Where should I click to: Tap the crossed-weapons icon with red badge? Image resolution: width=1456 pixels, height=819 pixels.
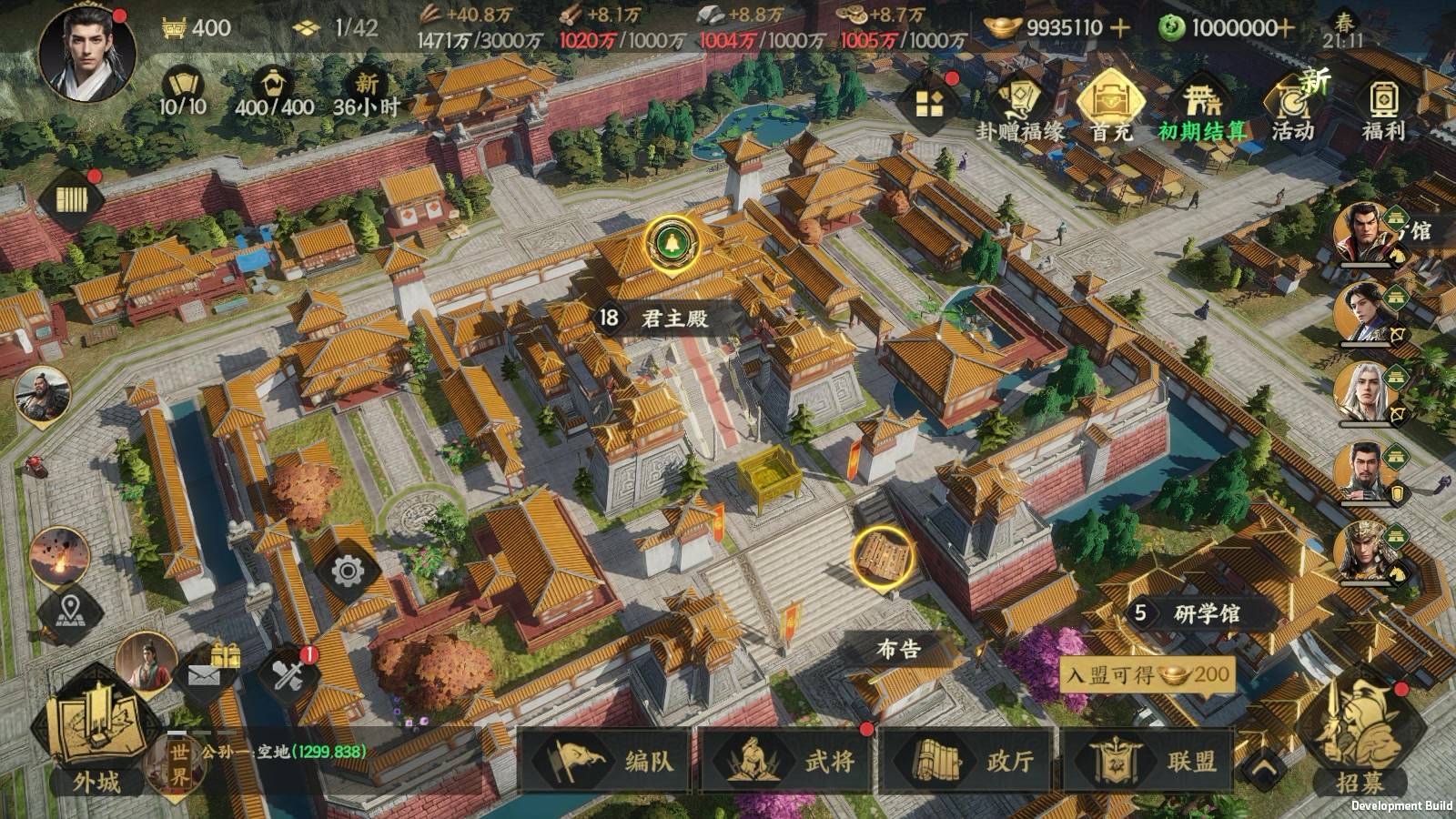(287, 674)
